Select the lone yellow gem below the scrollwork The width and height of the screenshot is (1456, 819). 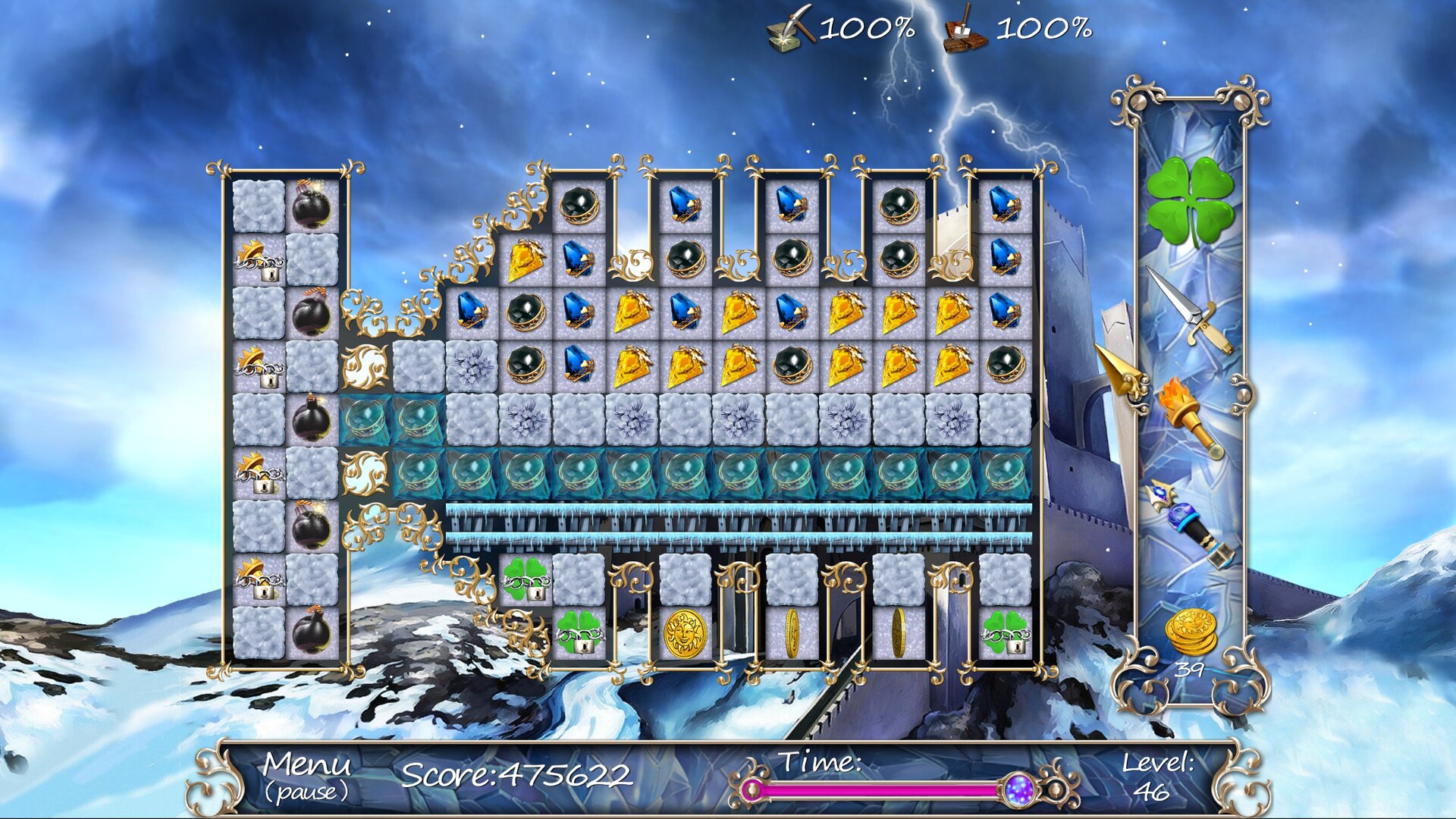click(x=526, y=259)
